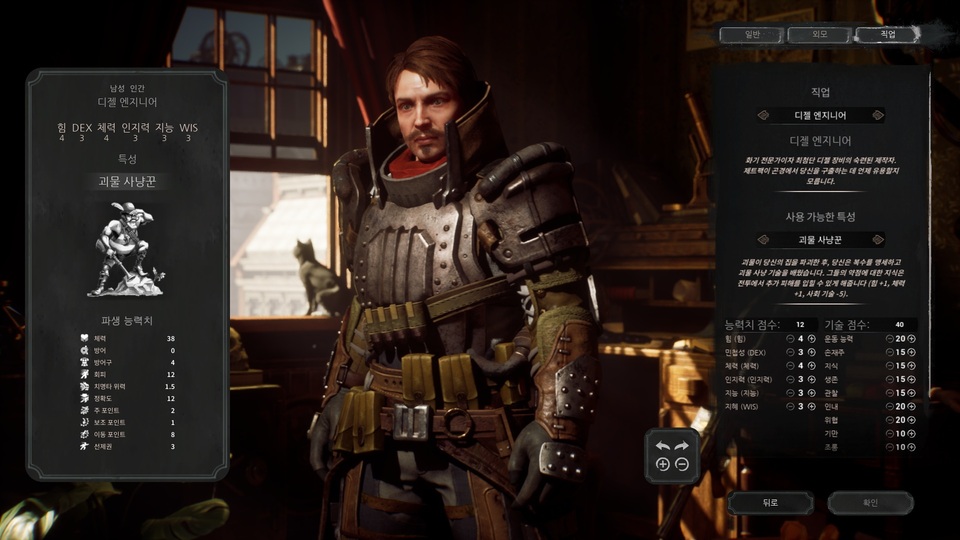The width and height of the screenshot is (960, 540).
Task: Reduce the 조종 skill value
Action: pos(889,446)
